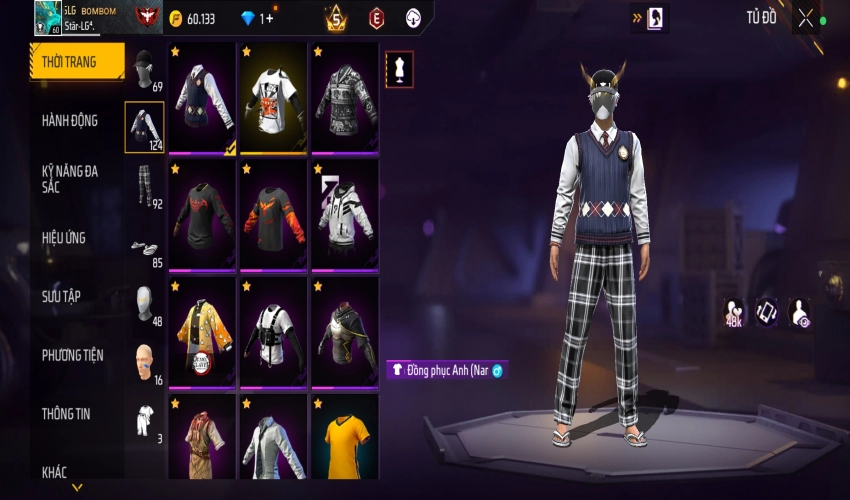Select the hat and mask subcategory

(x=144, y=70)
